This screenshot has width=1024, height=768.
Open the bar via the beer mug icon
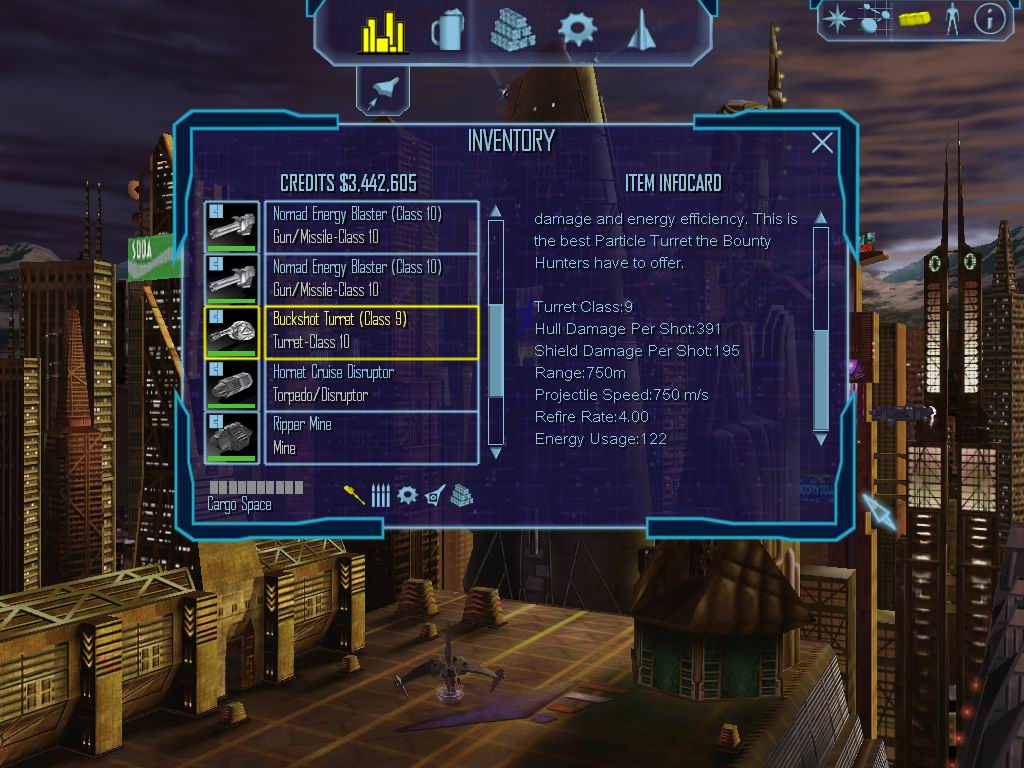(447, 32)
